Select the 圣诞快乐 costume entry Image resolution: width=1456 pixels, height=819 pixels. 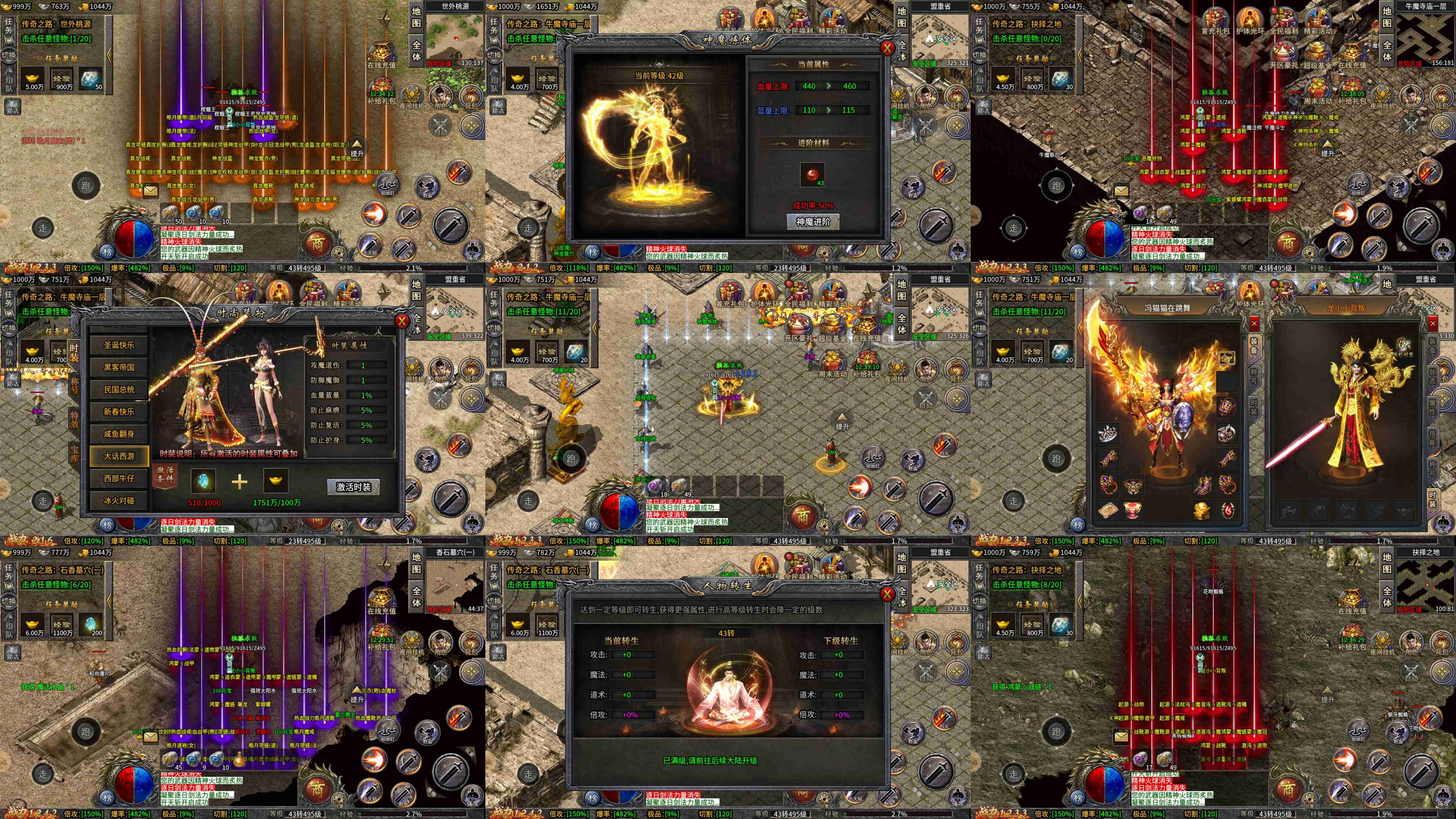(x=119, y=345)
